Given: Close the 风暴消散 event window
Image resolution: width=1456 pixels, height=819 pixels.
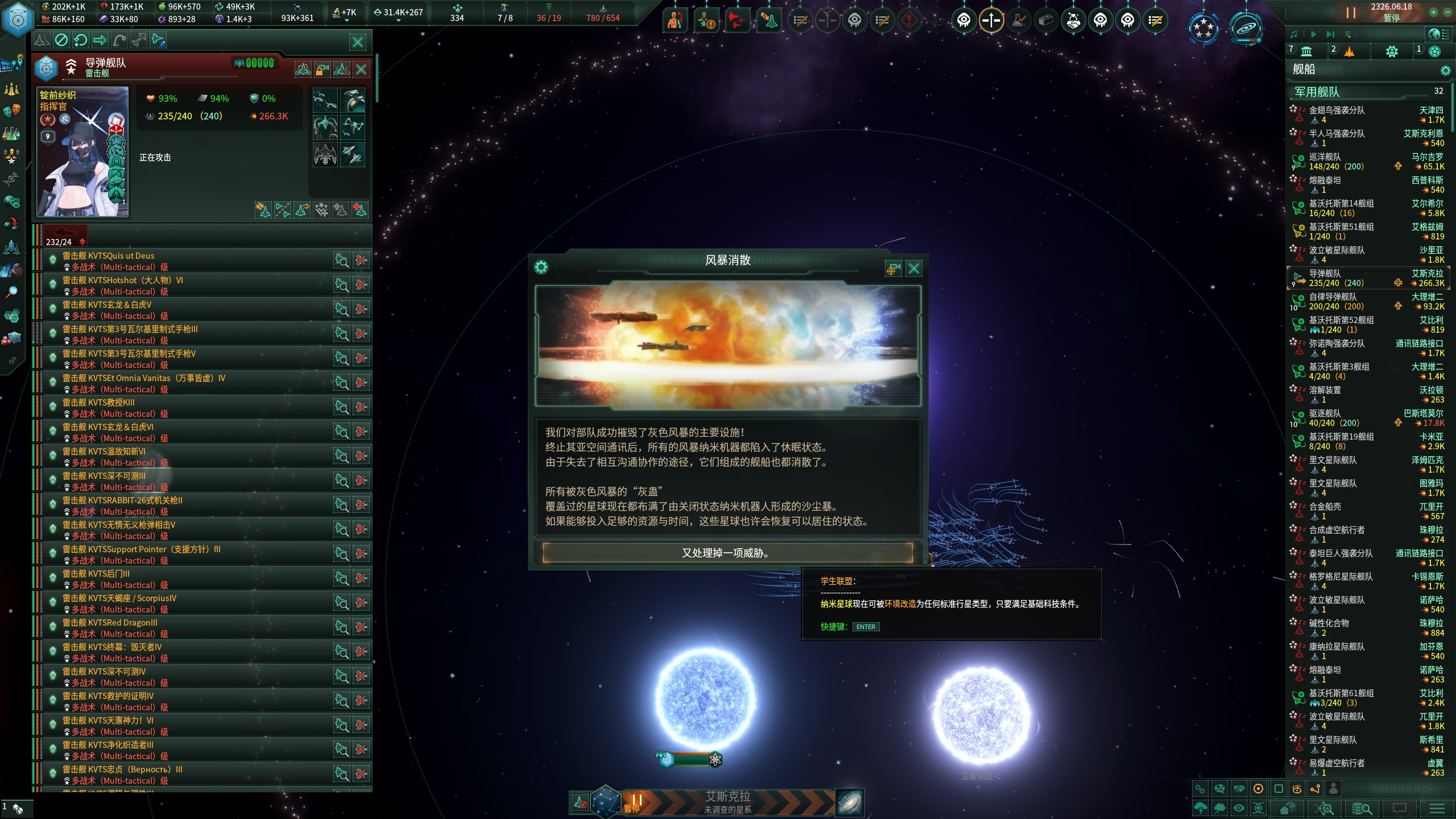Looking at the screenshot, I should [913, 268].
